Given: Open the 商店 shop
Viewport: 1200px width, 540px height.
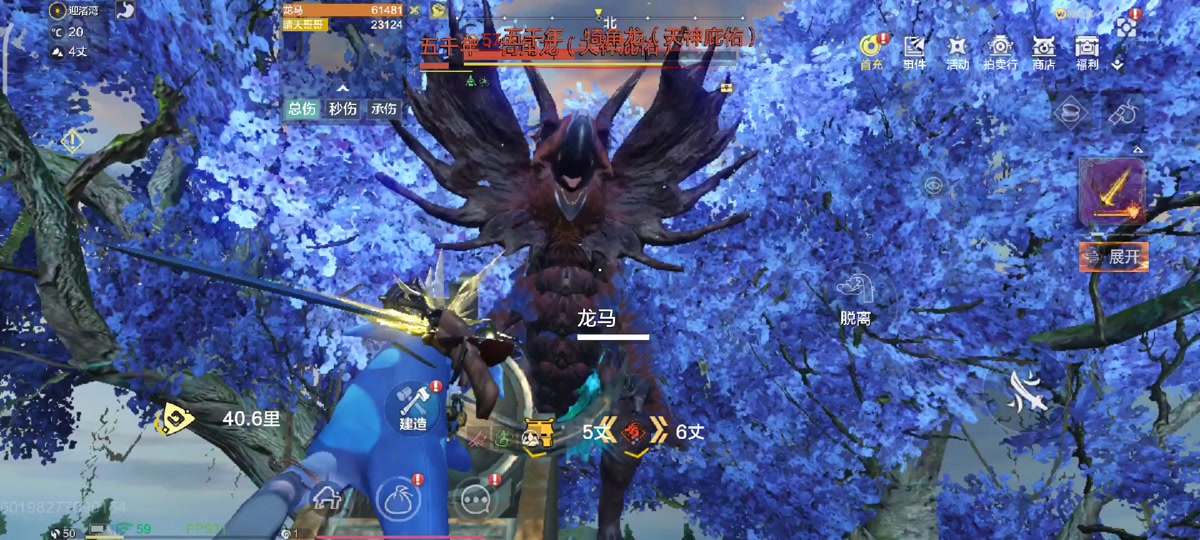Looking at the screenshot, I should click(x=1044, y=50).
